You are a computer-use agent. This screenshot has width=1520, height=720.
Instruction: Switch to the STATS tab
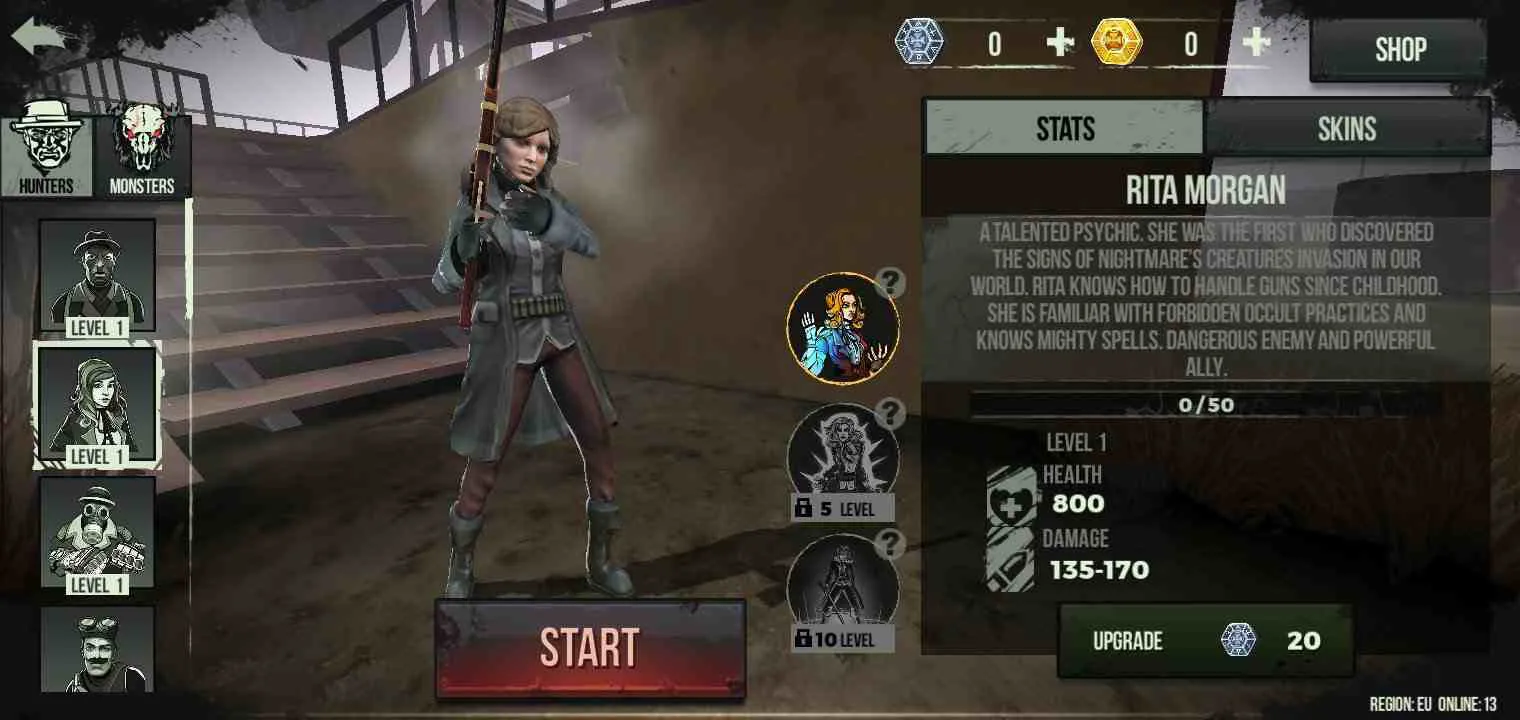(1065, 127)
